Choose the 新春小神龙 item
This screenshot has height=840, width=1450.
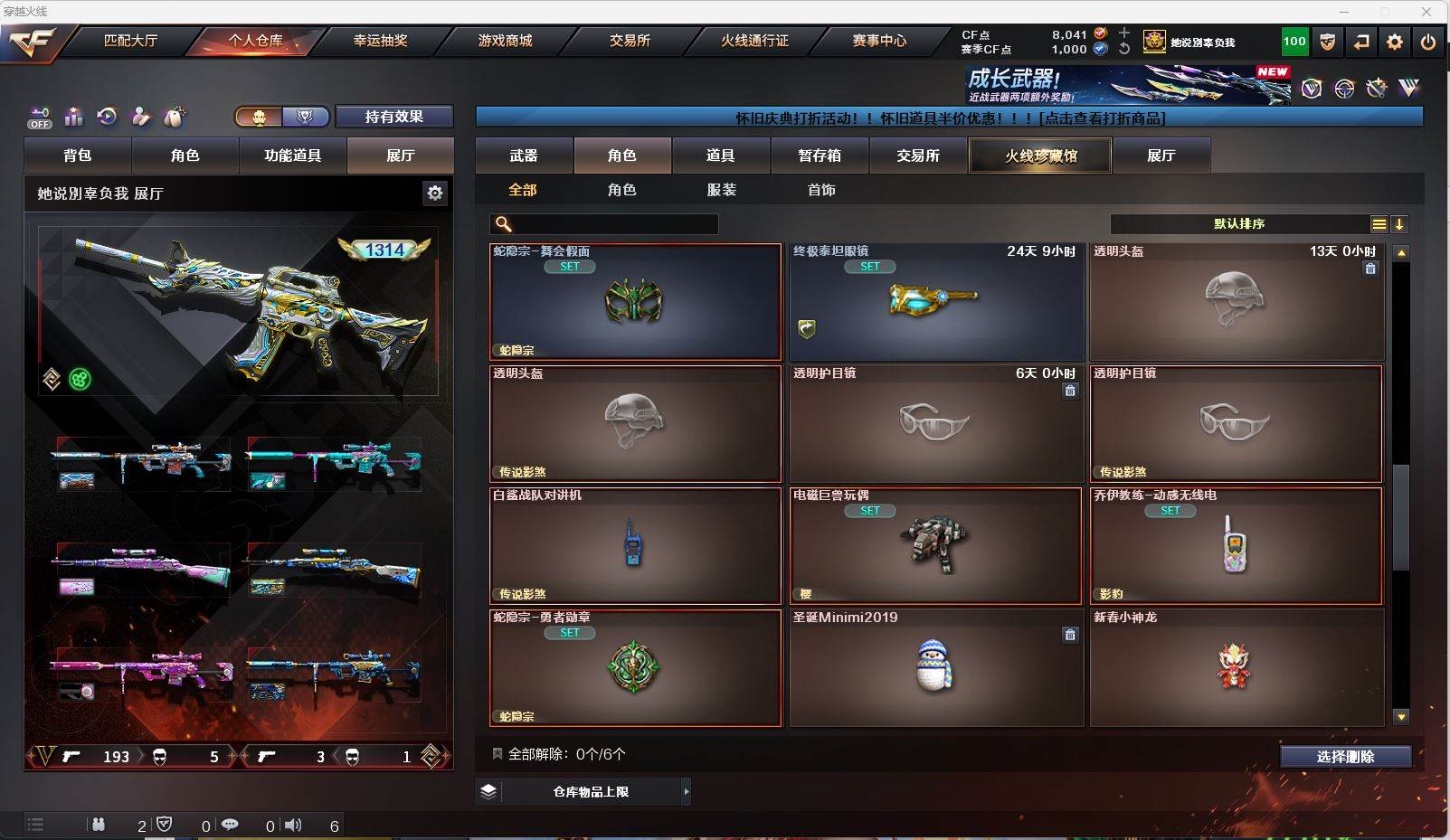(x=1236, y=668)
